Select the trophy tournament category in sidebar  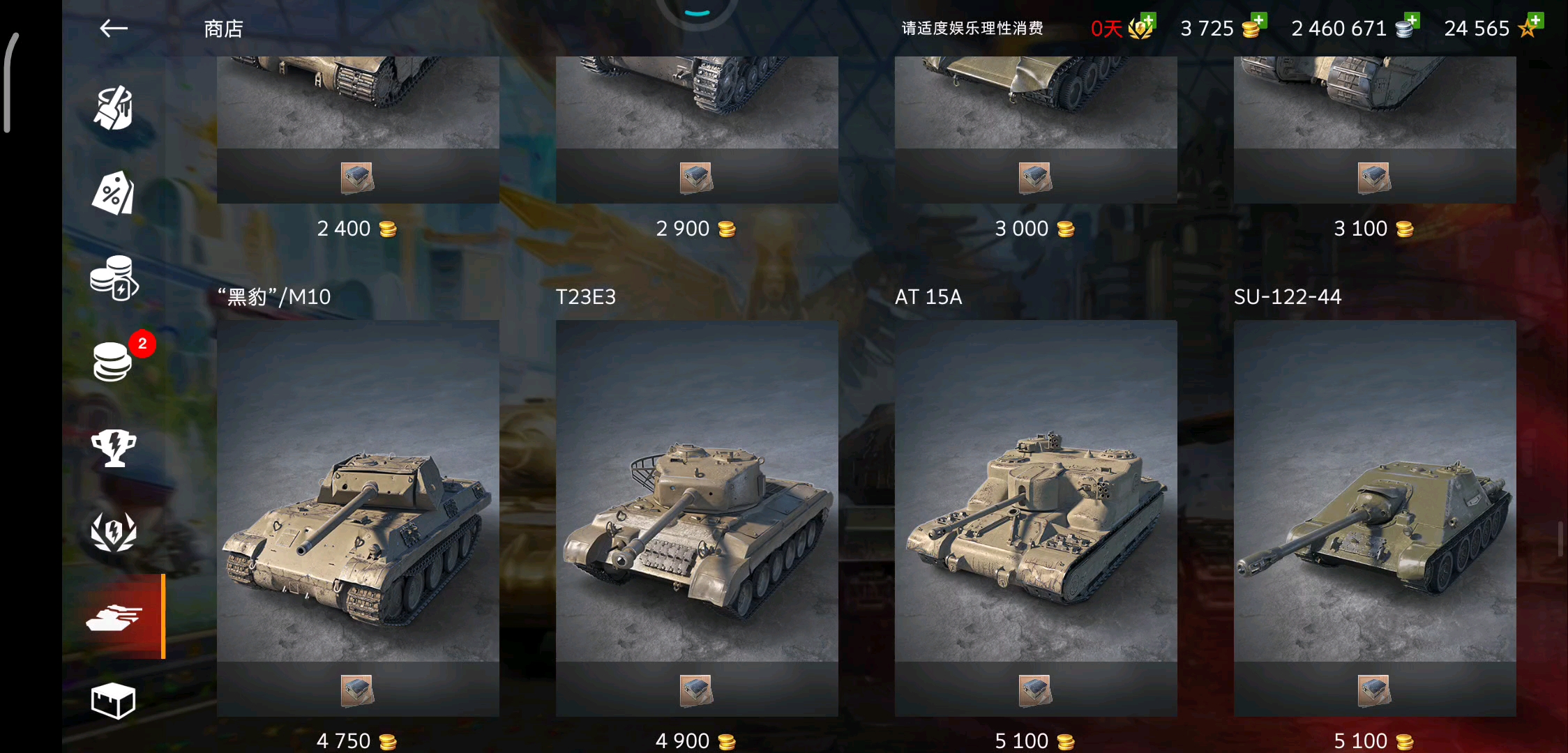click(113, 448)
